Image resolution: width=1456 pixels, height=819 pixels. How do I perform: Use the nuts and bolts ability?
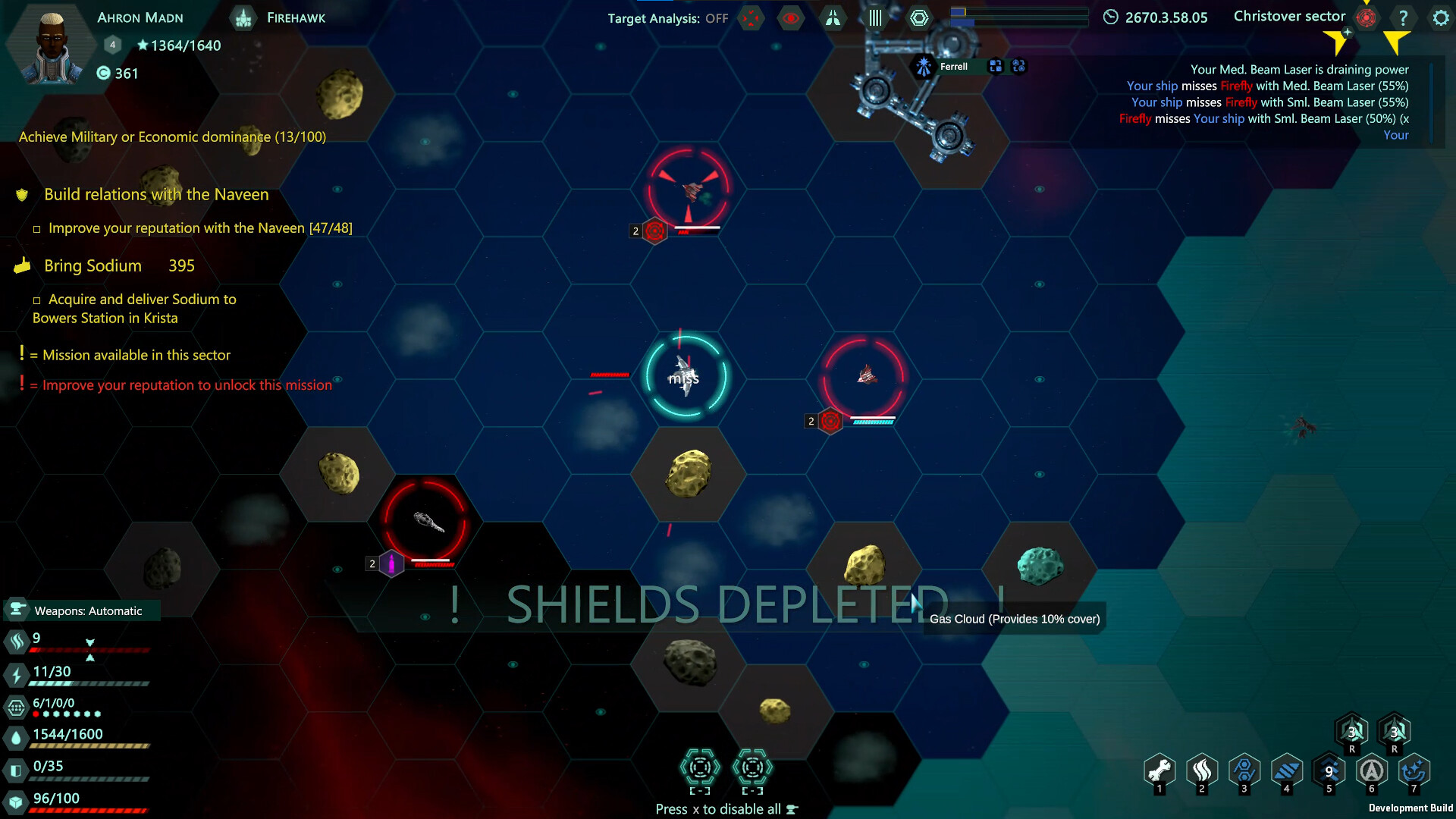[x=1244, y=771]
